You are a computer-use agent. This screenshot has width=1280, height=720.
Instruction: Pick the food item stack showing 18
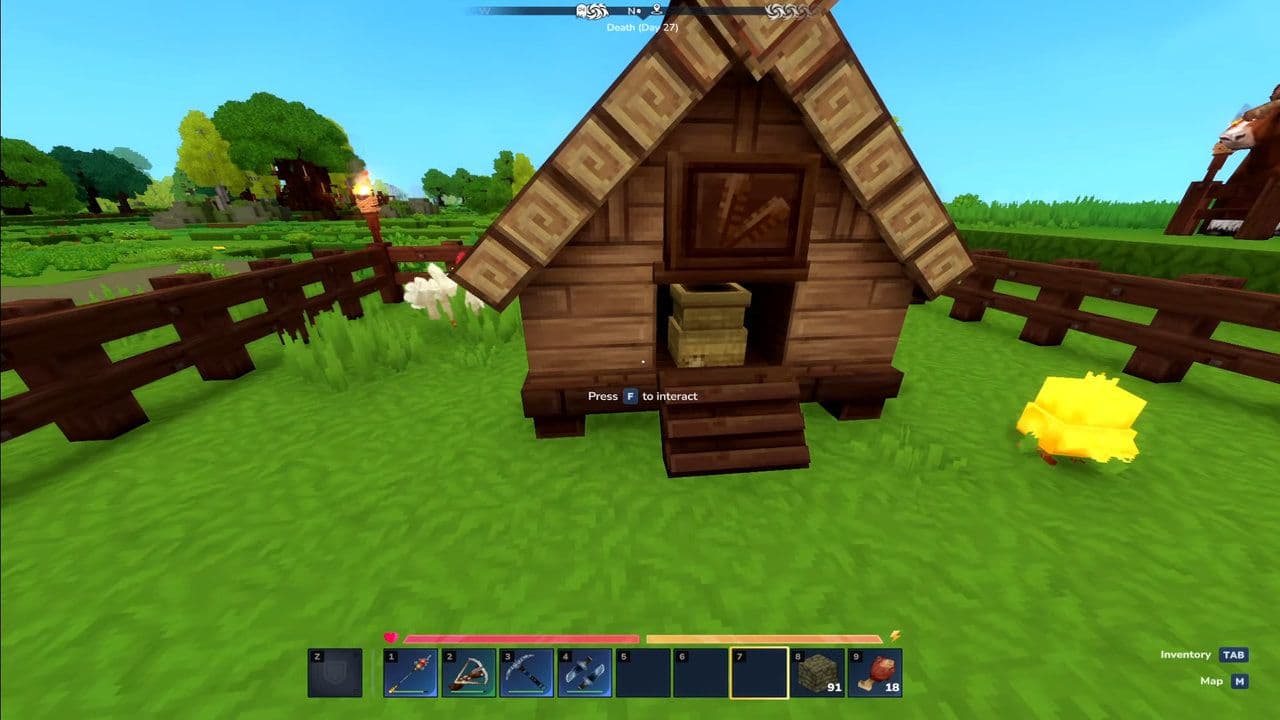tap(875, 674)
